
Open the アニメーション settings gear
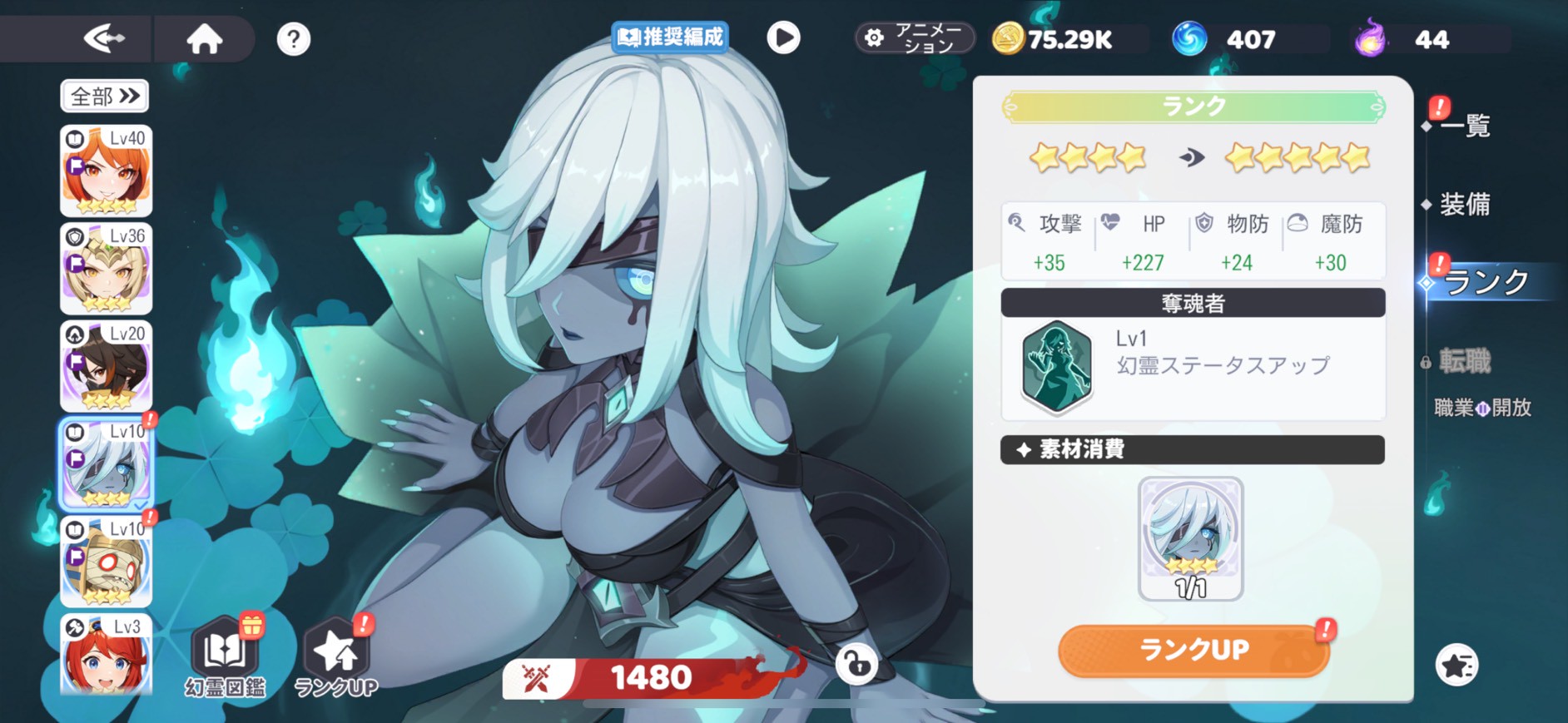[x=875, y=37]
